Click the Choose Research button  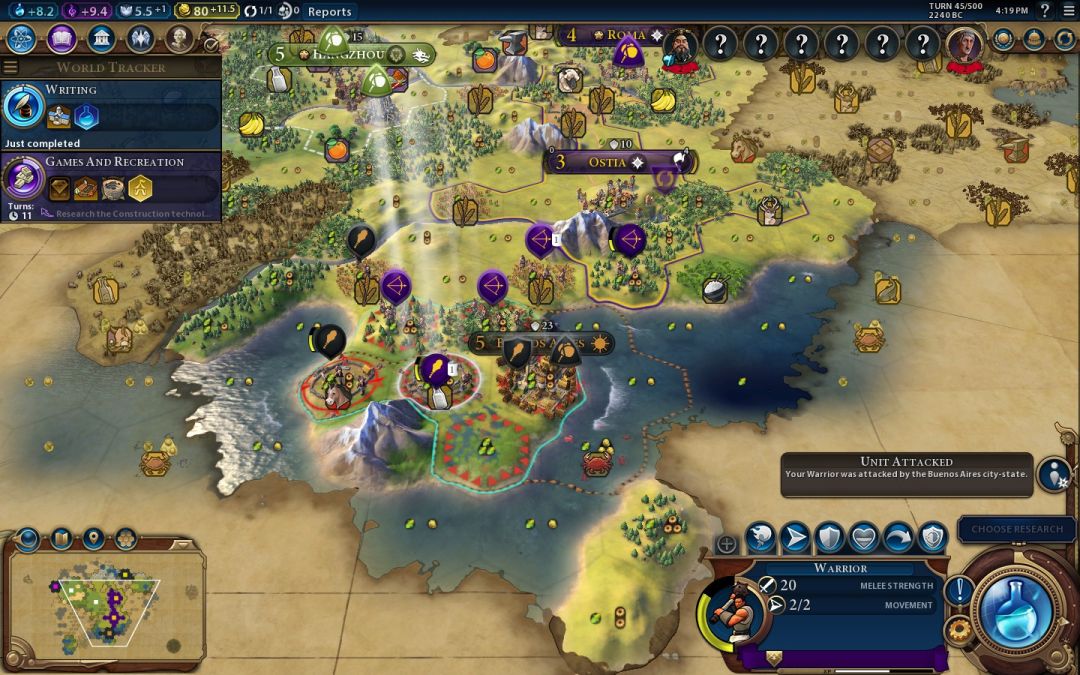click(x=1017, y=529)
